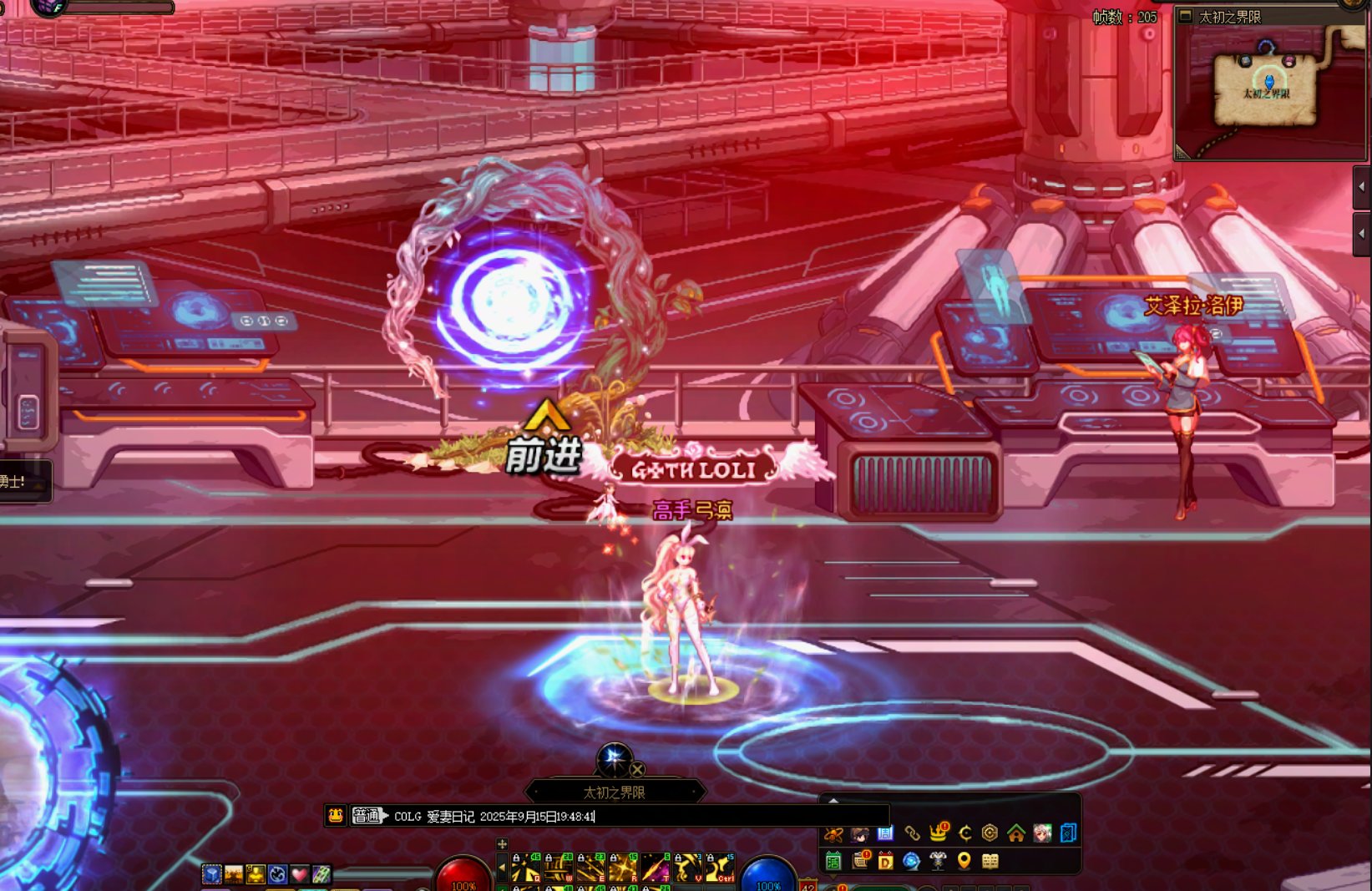Image resolution: width=1372 pixels, height=891 pixels.
Task: Open the chain link icon
Action: [912, 833]
